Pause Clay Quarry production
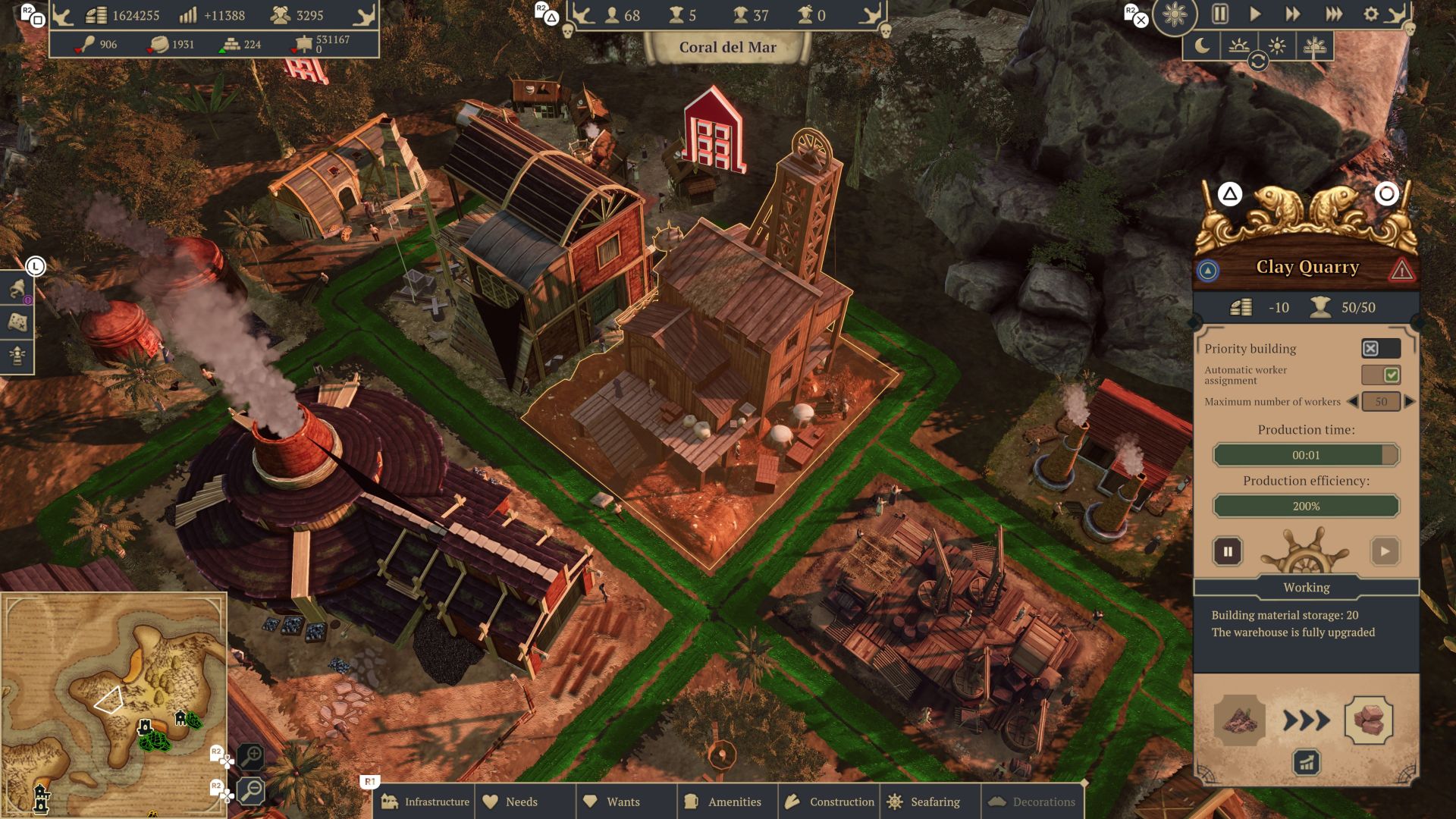 [1229, 551]
